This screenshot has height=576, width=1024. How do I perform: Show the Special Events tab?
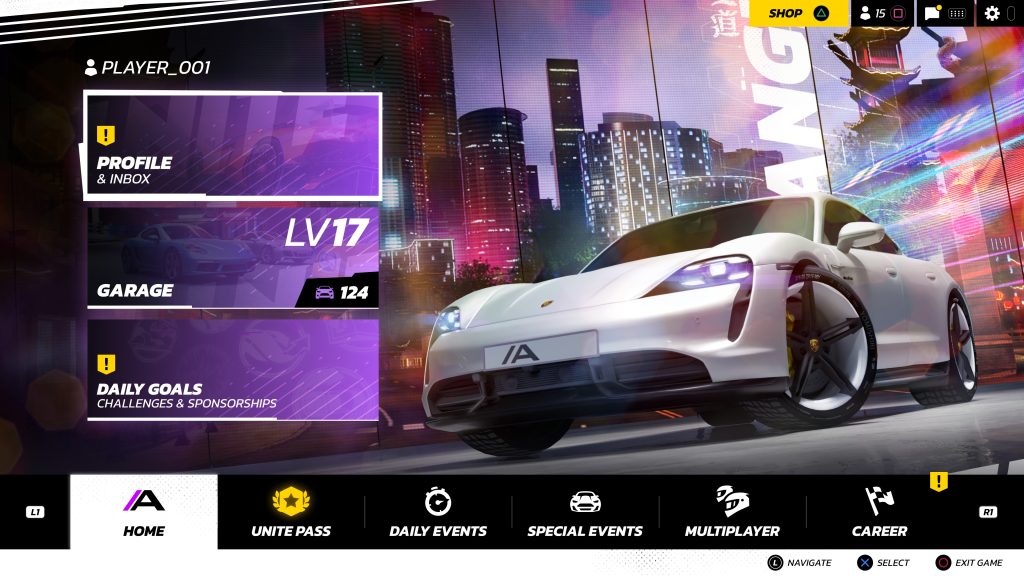tap(585, 511)
